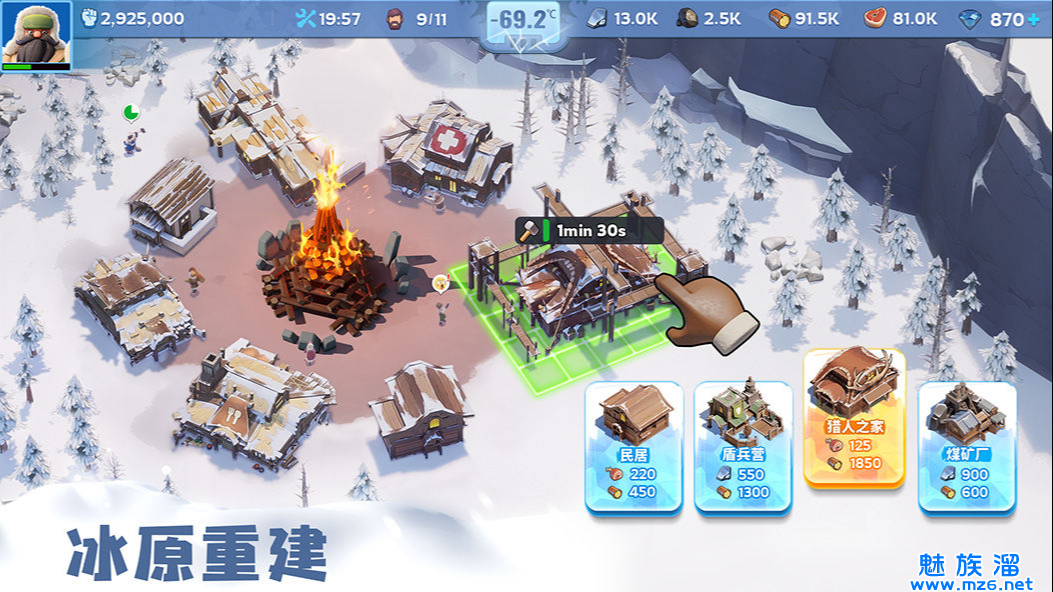
Task: Add more diamonds via plus button
Action: pos(1033,19)
